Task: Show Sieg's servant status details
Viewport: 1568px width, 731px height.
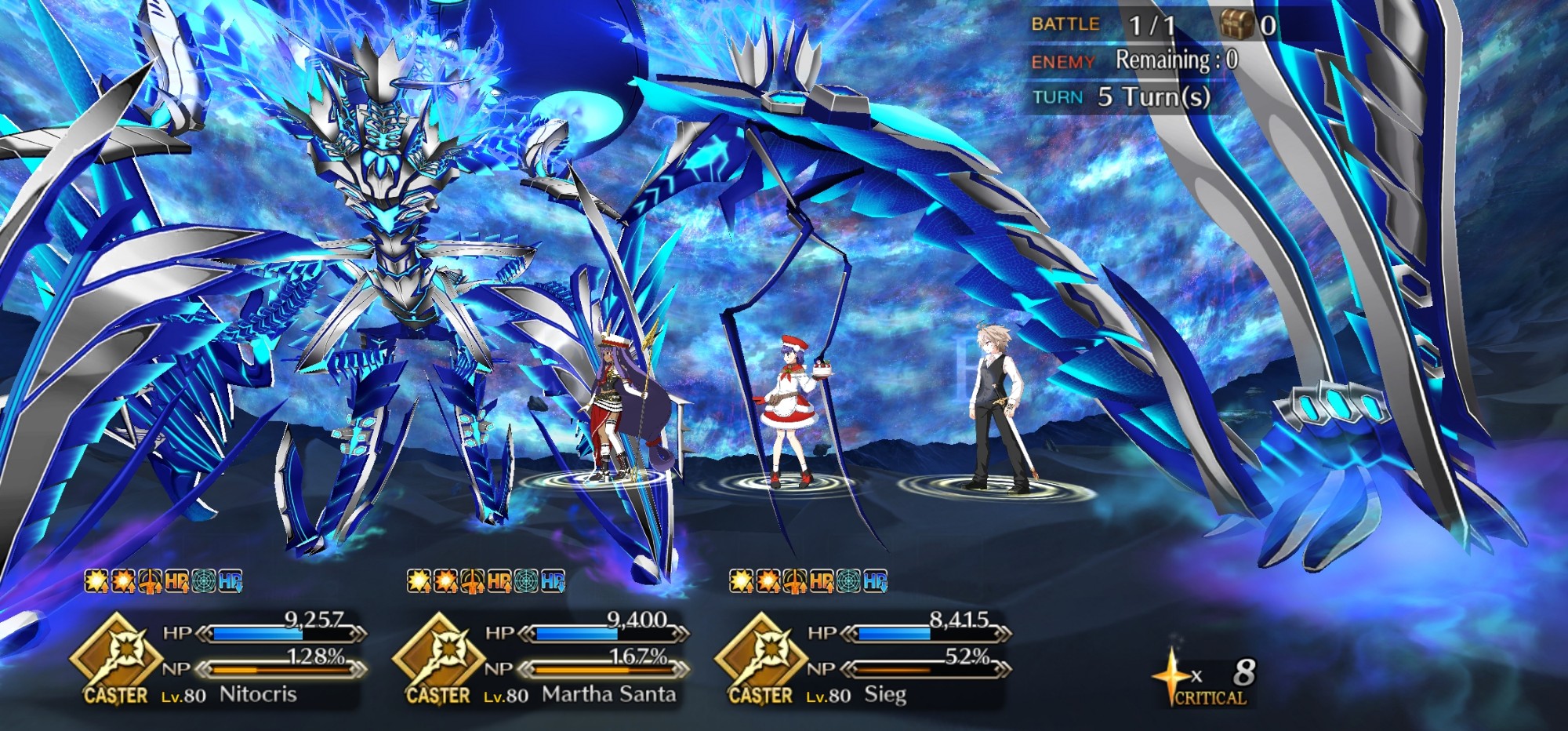Action: pos(866,659)
